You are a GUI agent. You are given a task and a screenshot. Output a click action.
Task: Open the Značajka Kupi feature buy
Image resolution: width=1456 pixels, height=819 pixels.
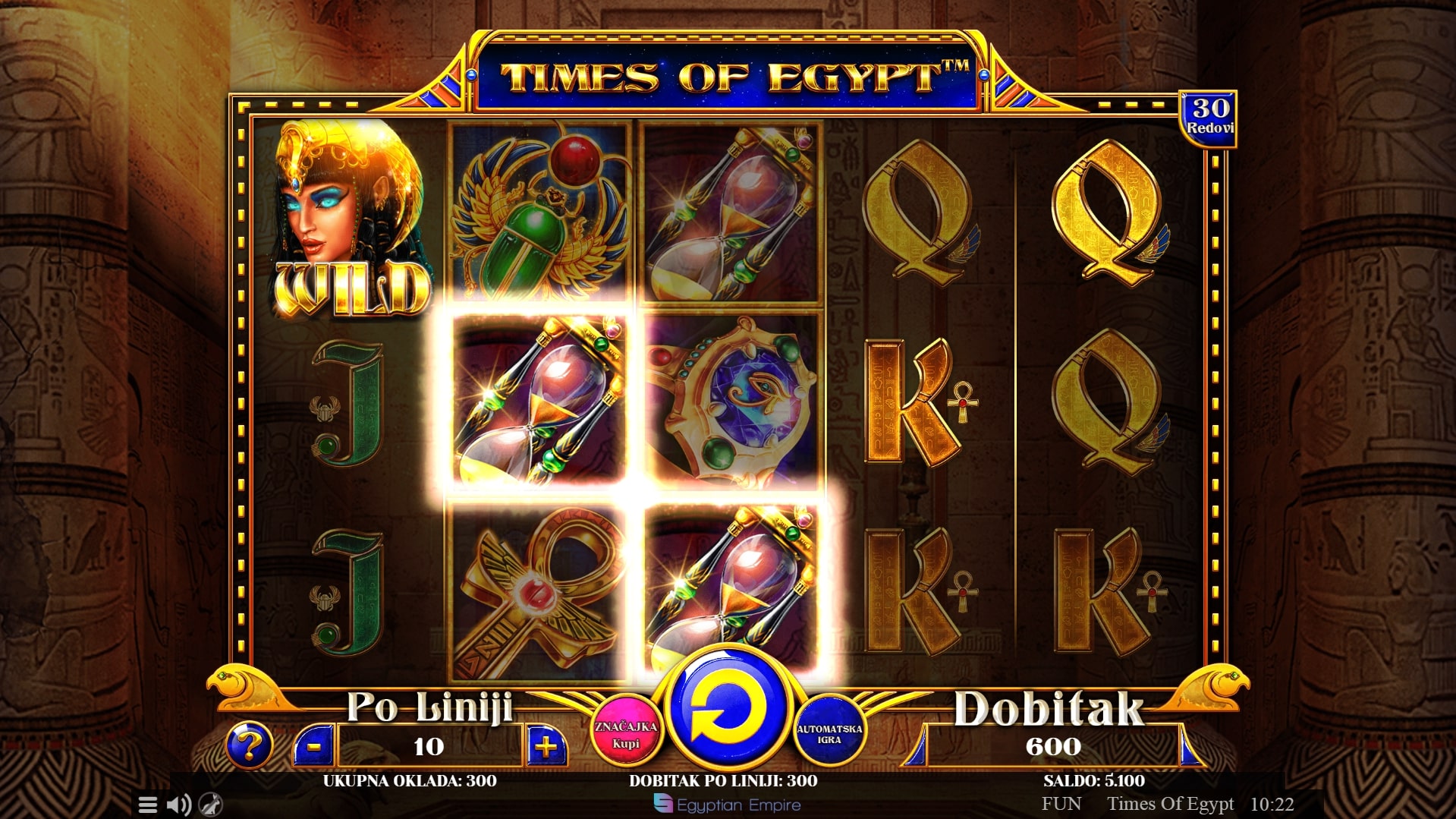pyautogui.click(x=625, y=733)
